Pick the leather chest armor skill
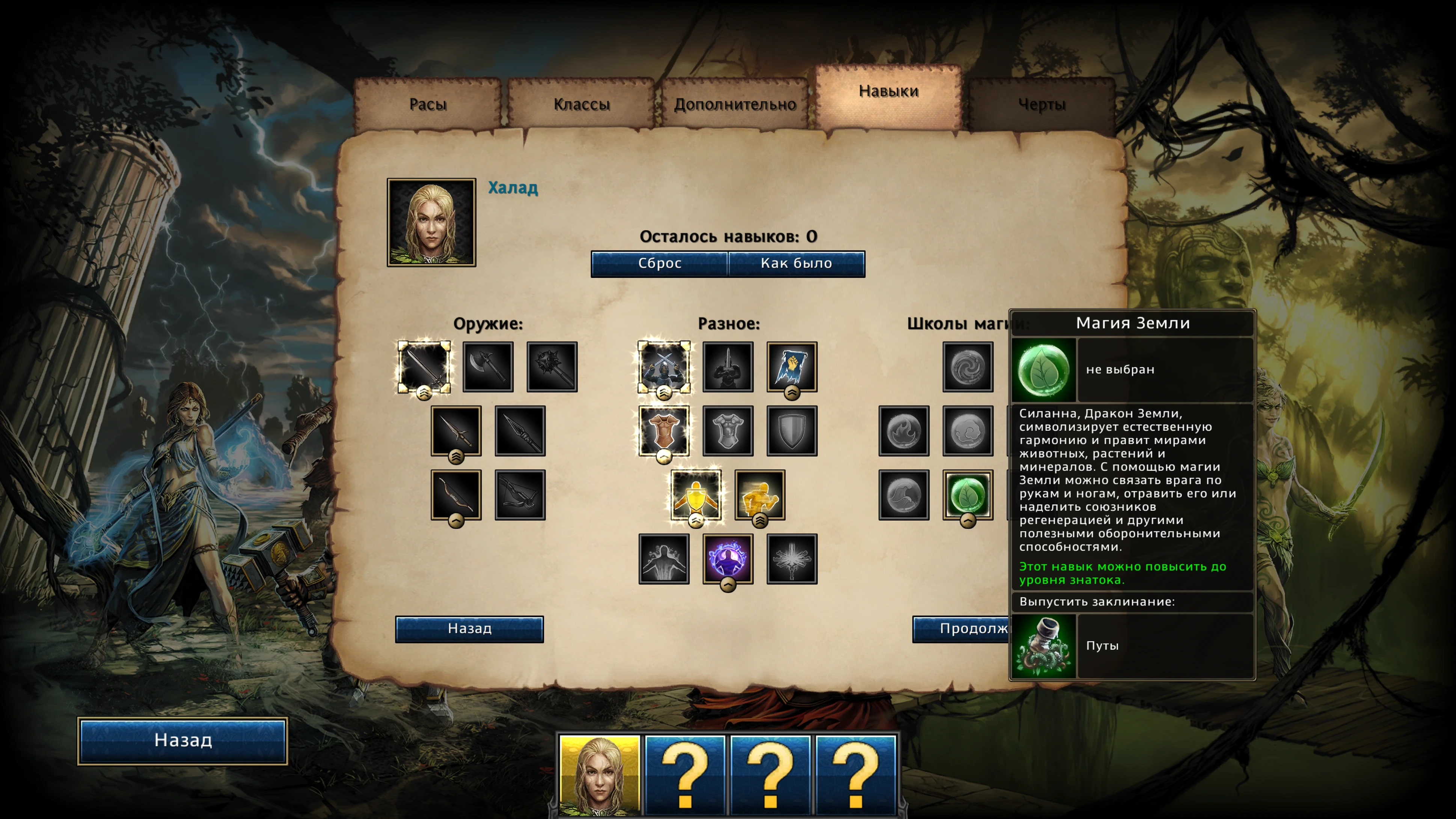Image resolution: width=1456 pixels, height=819 pixels. click(663, 431)
